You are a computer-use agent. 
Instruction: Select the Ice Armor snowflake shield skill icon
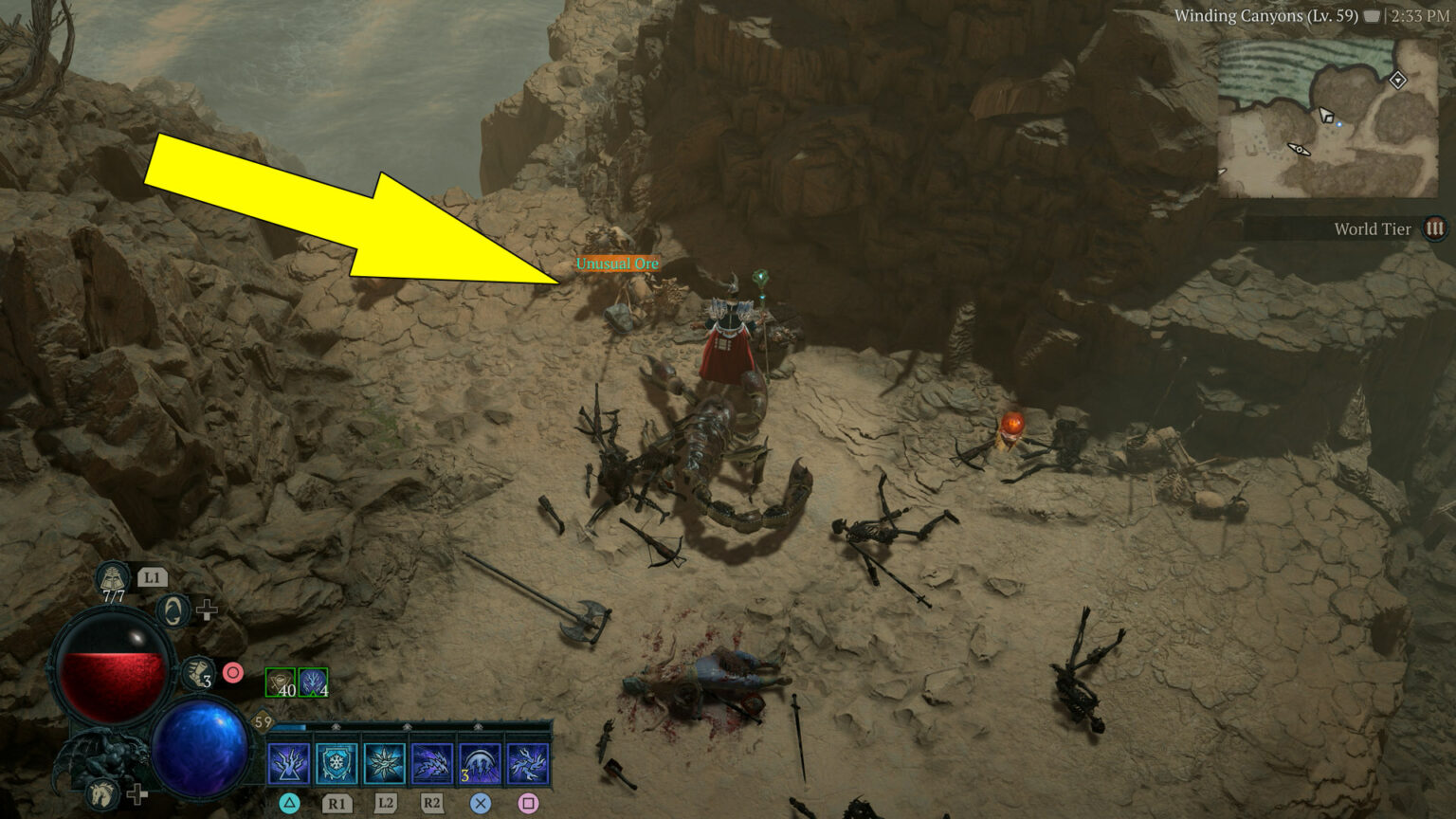click(x=336, y=763)
